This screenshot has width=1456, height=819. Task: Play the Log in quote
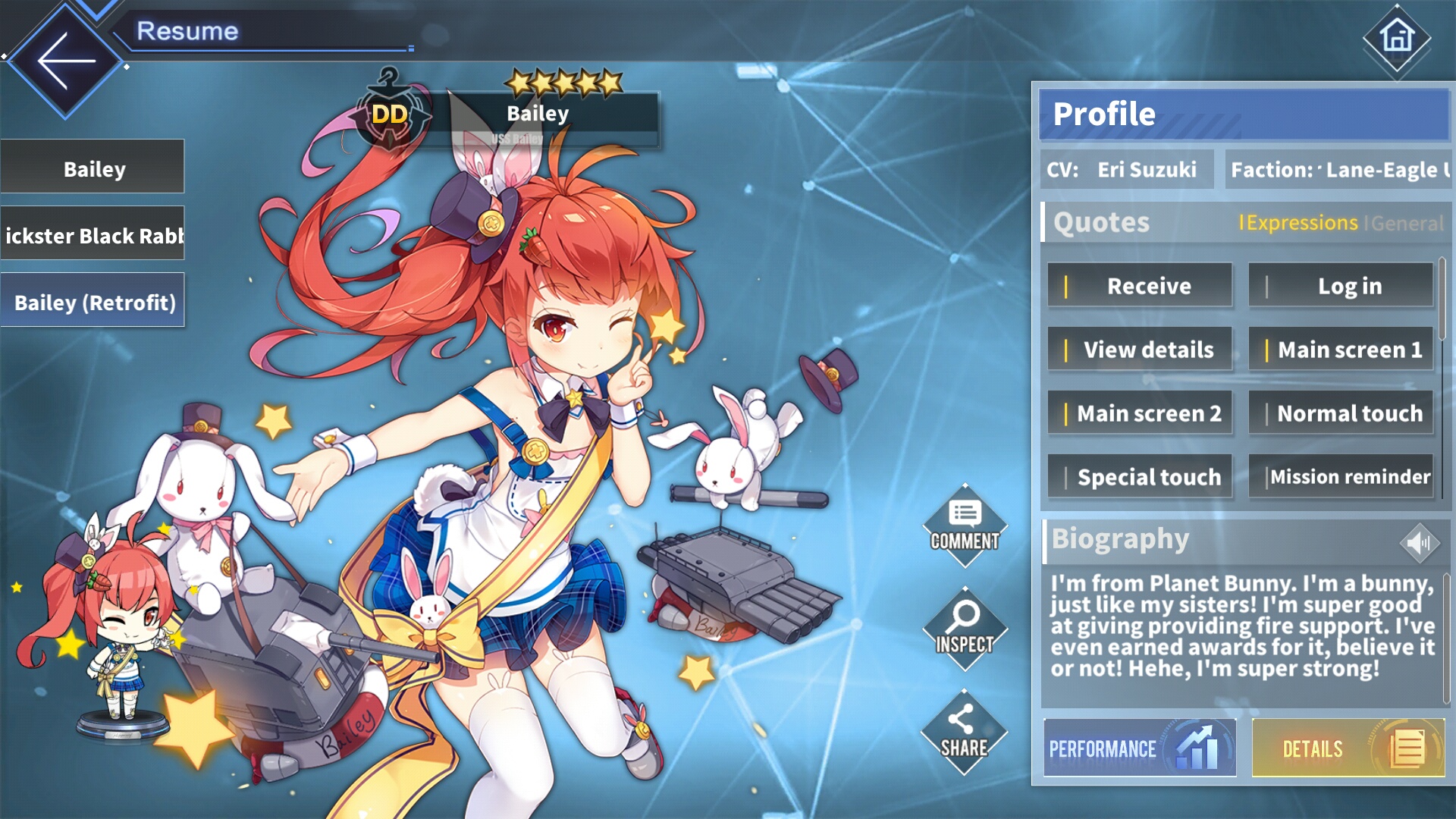point(1341,286)
